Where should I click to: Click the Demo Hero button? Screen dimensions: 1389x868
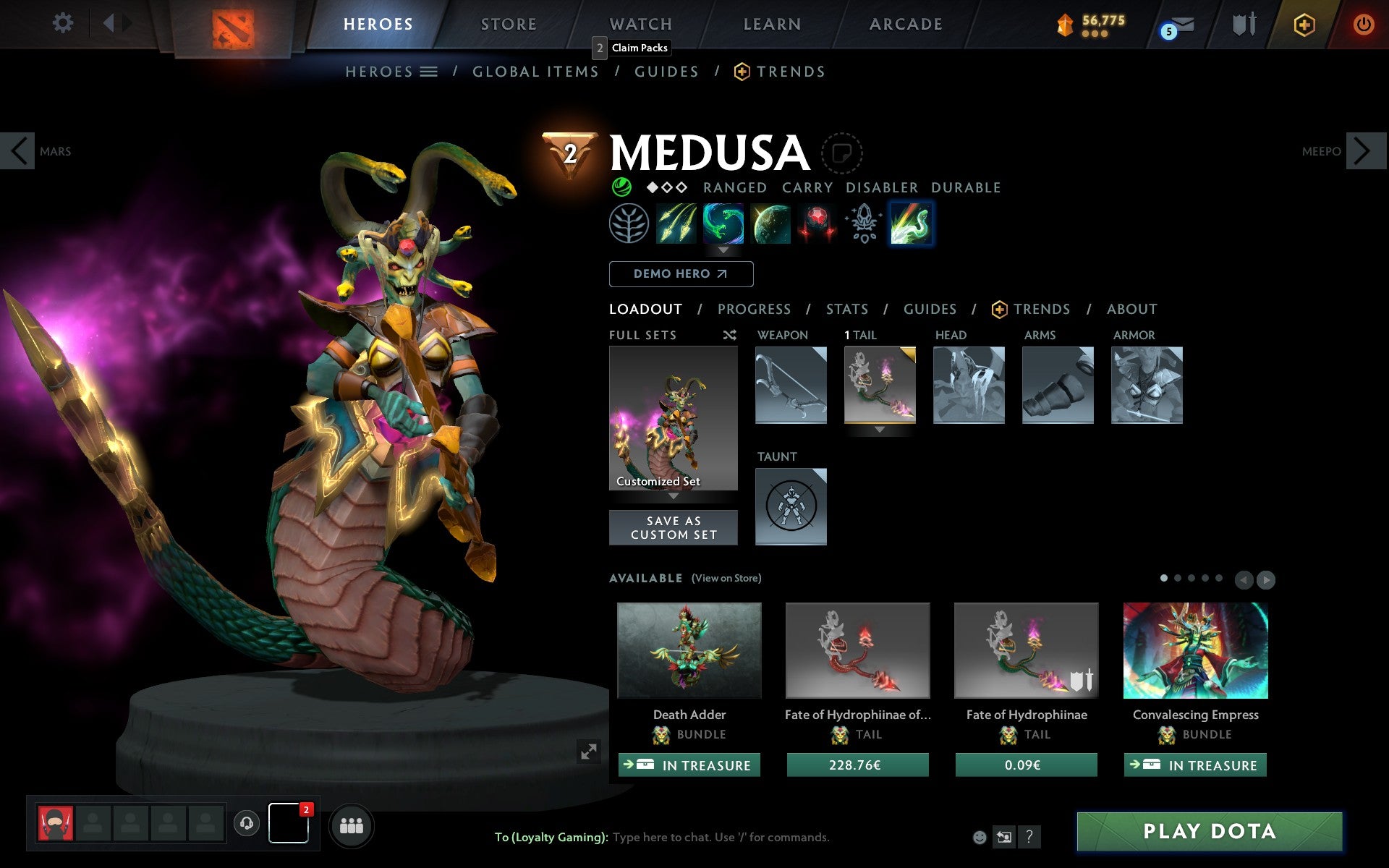[681, 274]
